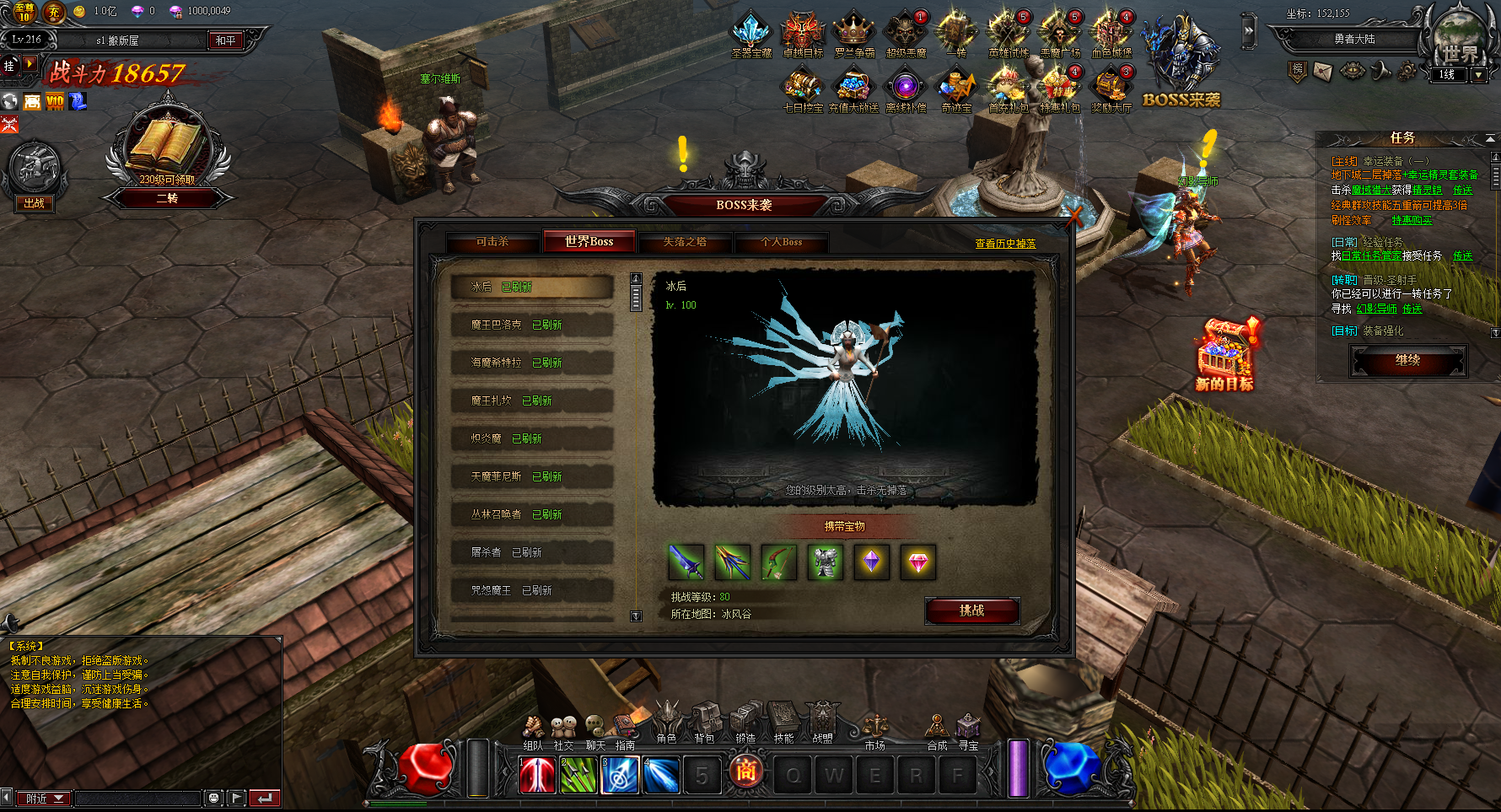Click the BOSS来袭 event icon
1501x812 pixels.
point(1181,63)
